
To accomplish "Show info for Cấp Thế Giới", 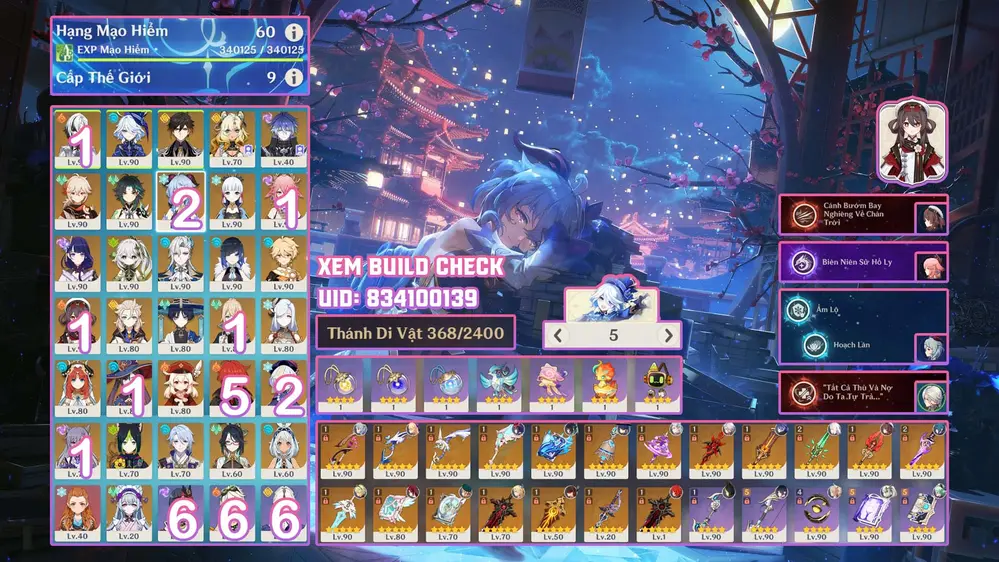I will 294,77.
